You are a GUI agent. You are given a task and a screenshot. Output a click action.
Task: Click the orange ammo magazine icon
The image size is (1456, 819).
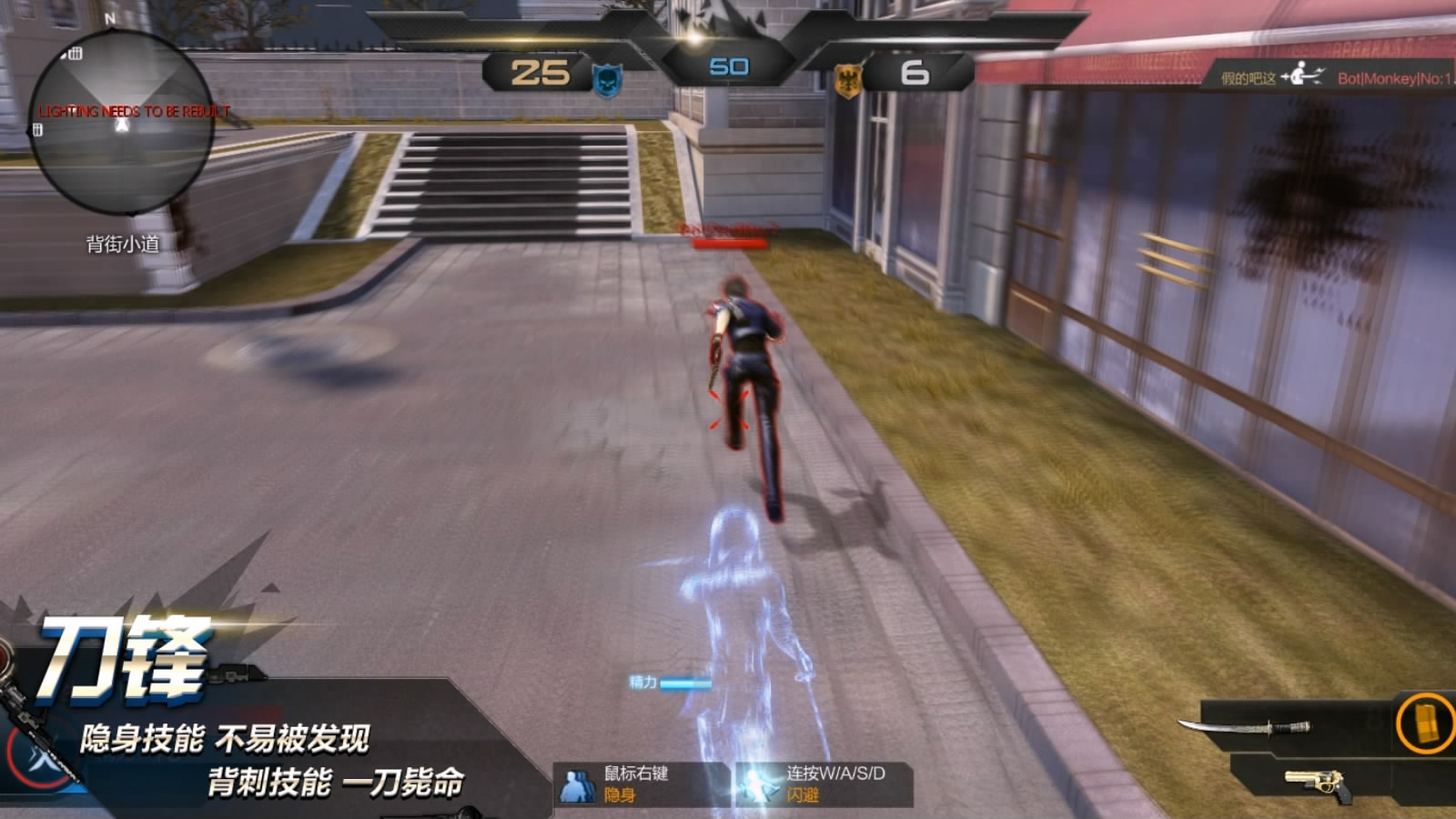pos(1424,724)
